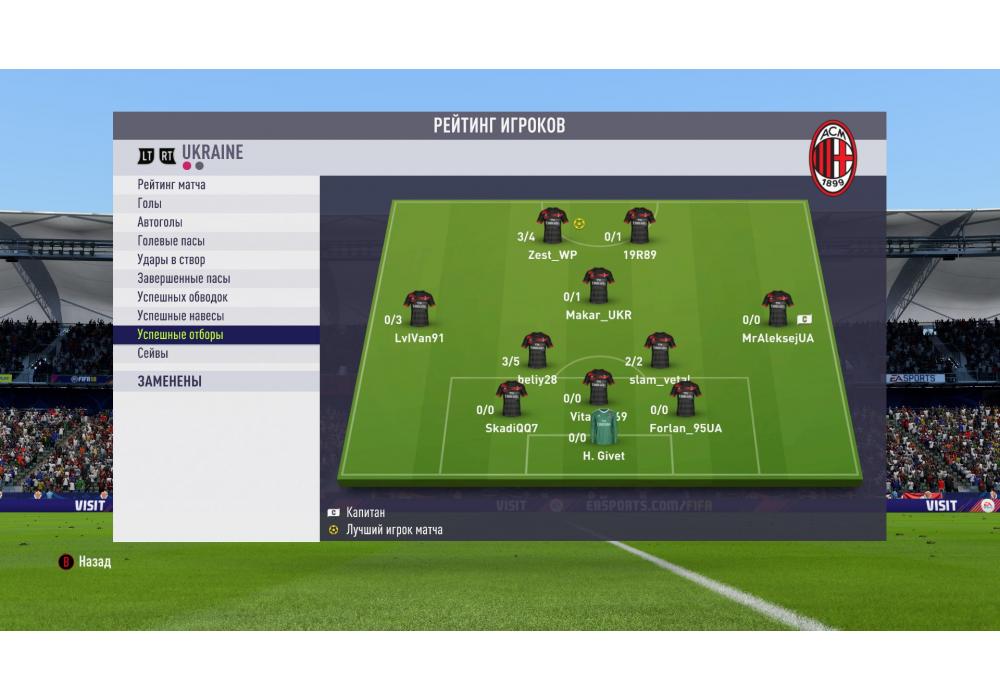The height and width of the screenshot is (700, 1000).
Task: Open the Автоголы statistic
Action: pos(216,222)
